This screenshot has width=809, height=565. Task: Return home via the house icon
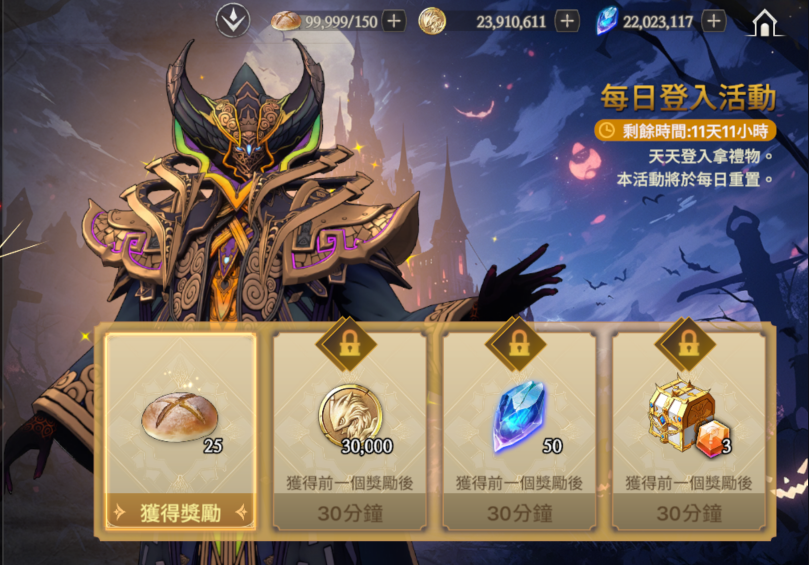[x=766, y=21]
